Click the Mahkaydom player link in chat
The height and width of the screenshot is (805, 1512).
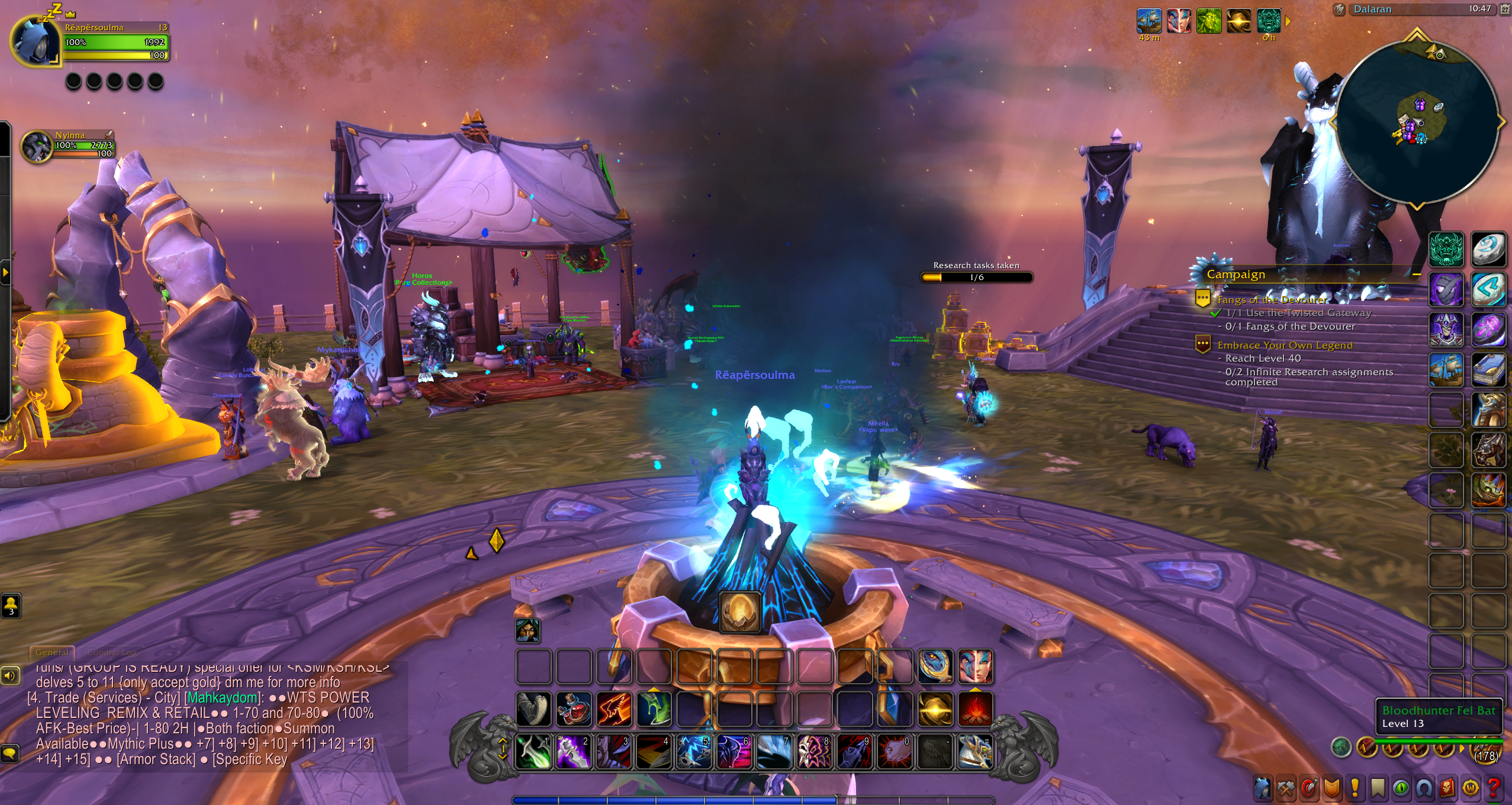[x=222, y=697]
